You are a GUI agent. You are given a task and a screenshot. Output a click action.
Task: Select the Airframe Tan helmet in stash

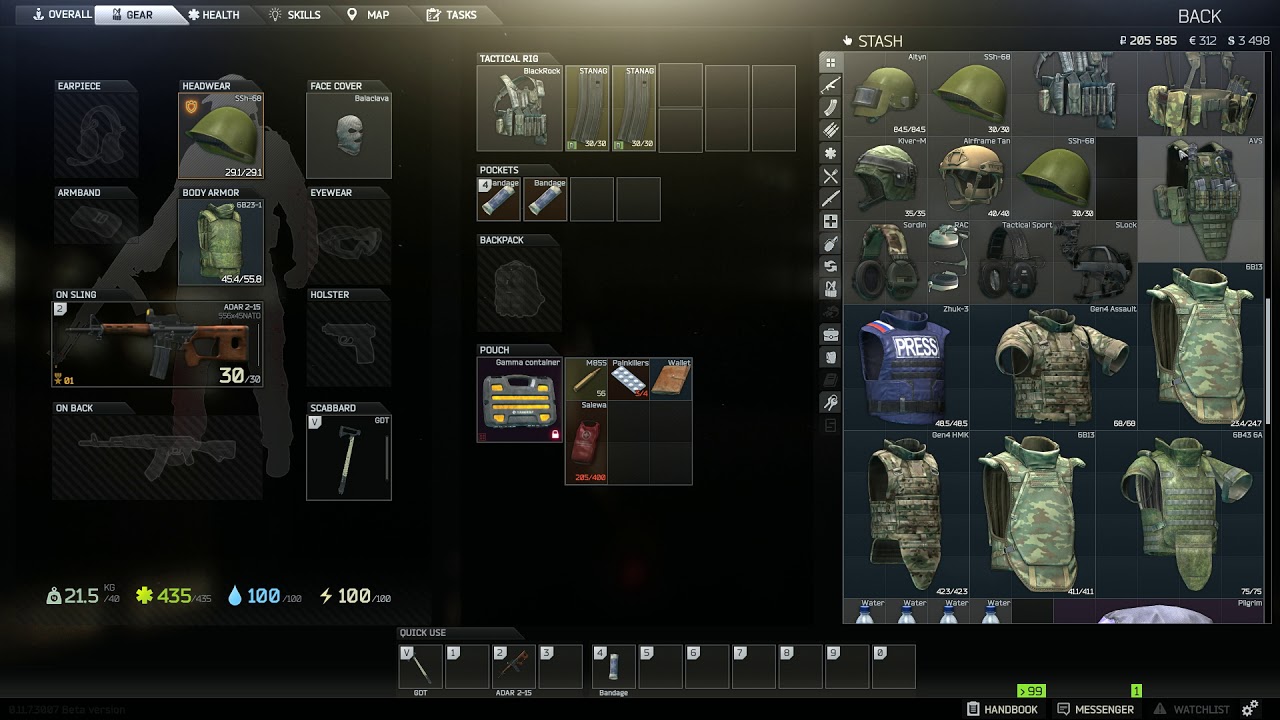click(970, 178)
